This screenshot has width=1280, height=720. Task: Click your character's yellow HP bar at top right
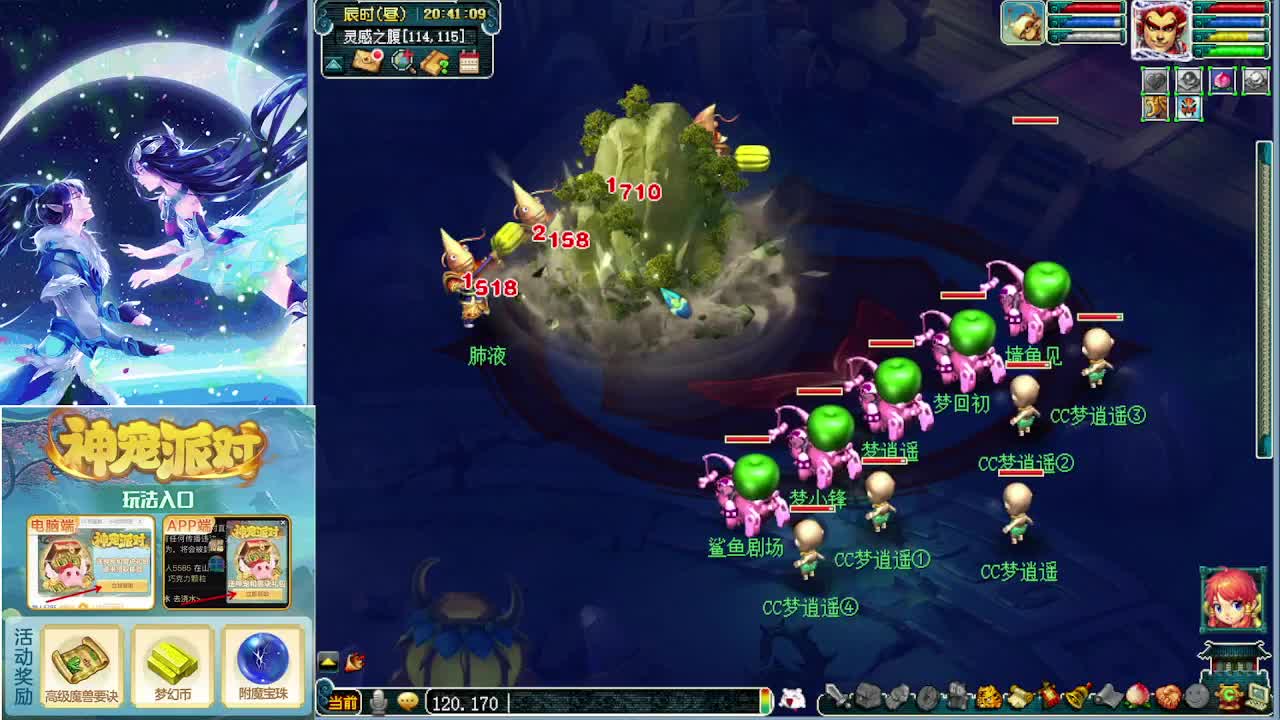(1232, 38)
